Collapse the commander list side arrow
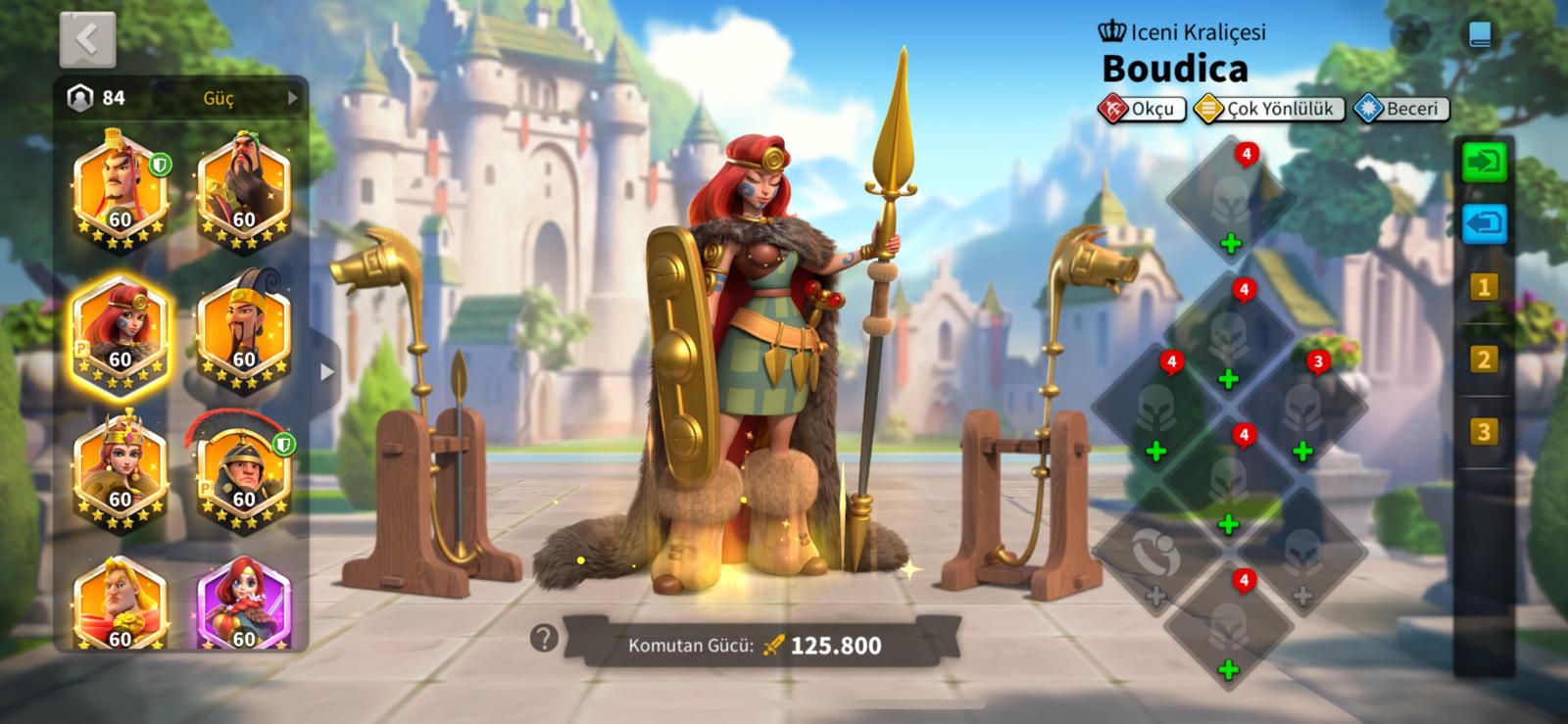Viewport: 1568px width, 724px height. (327, 372)
